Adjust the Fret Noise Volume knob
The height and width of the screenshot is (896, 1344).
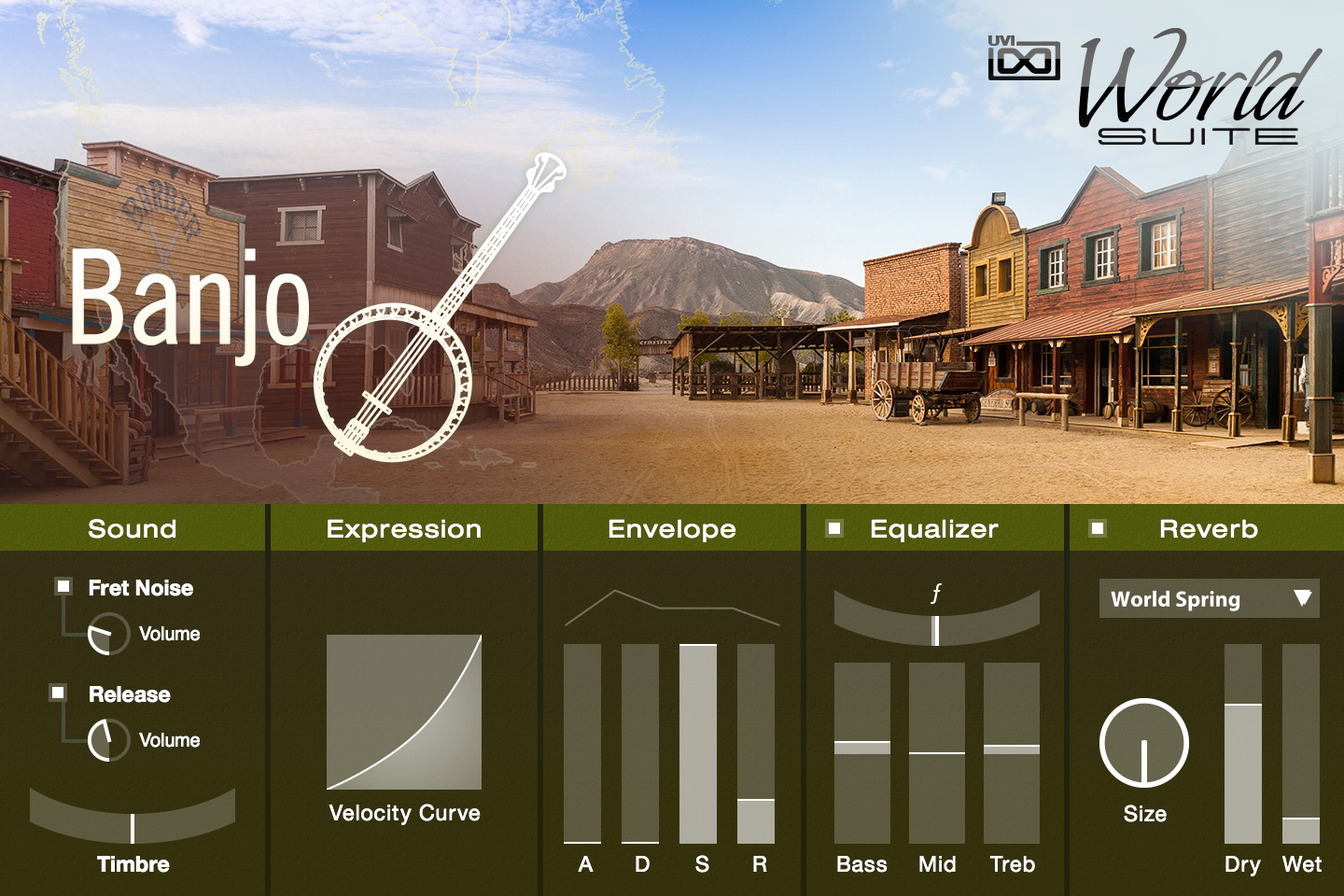[109, 632]
